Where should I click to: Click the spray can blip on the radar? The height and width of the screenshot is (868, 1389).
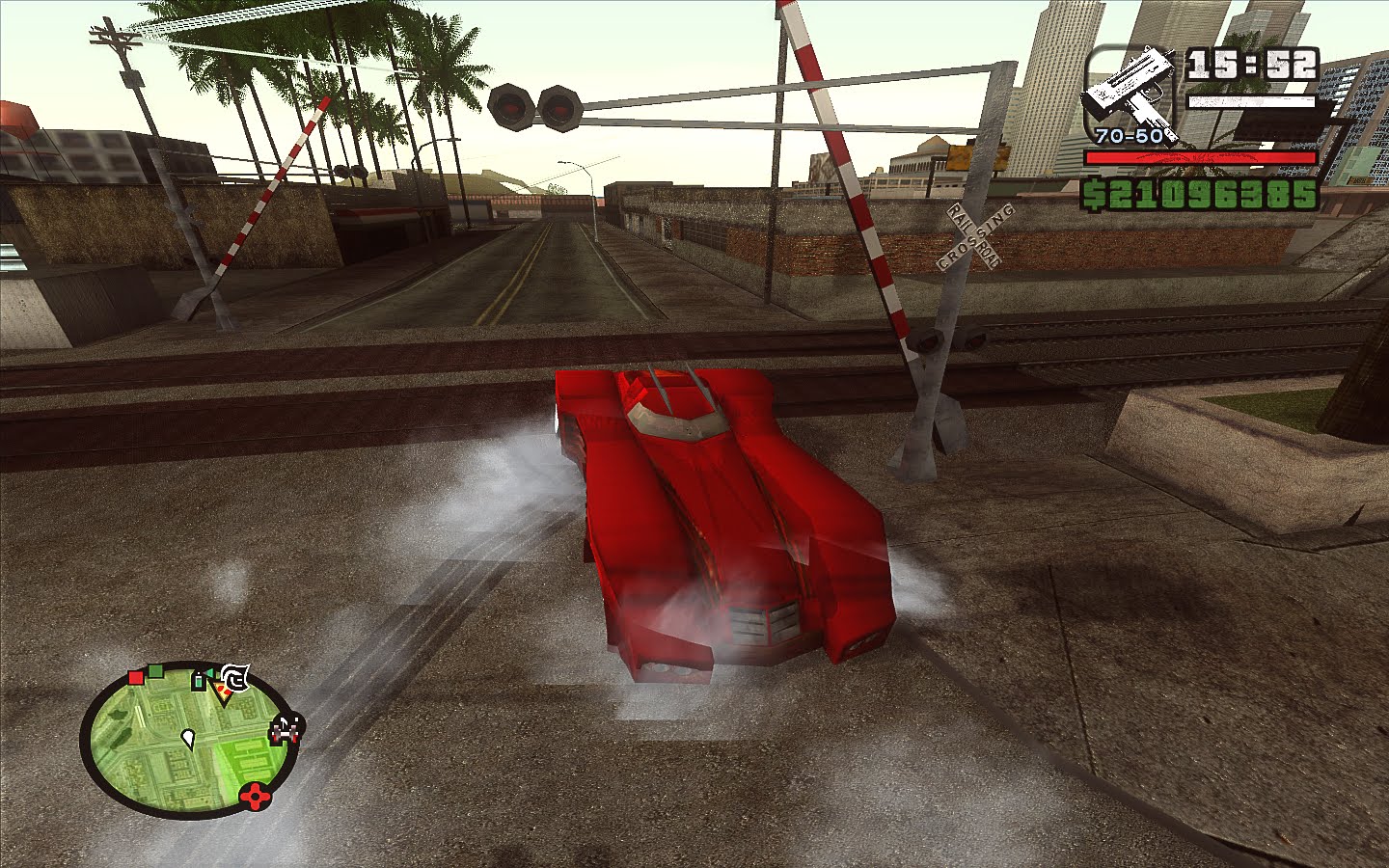[199, 680]
